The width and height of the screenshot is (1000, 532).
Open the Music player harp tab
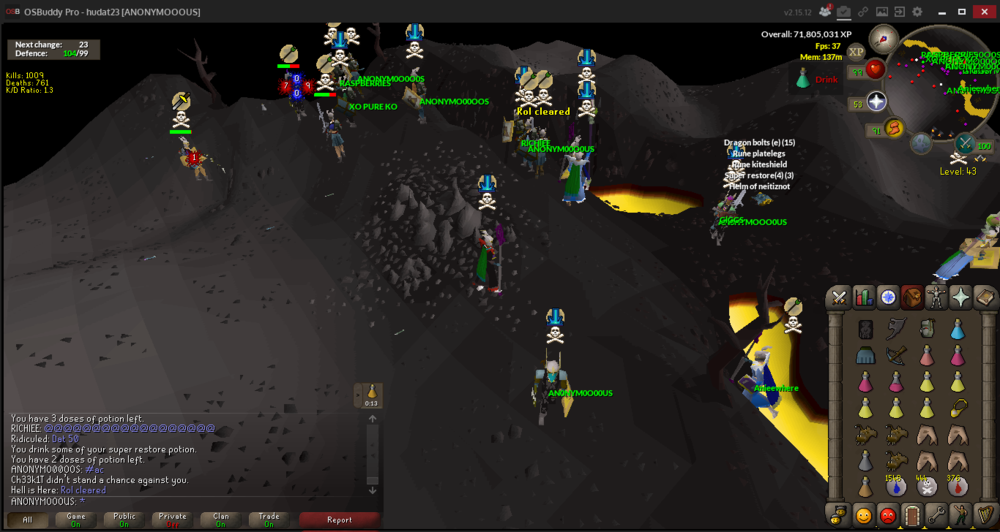click(x=984, y=516)
